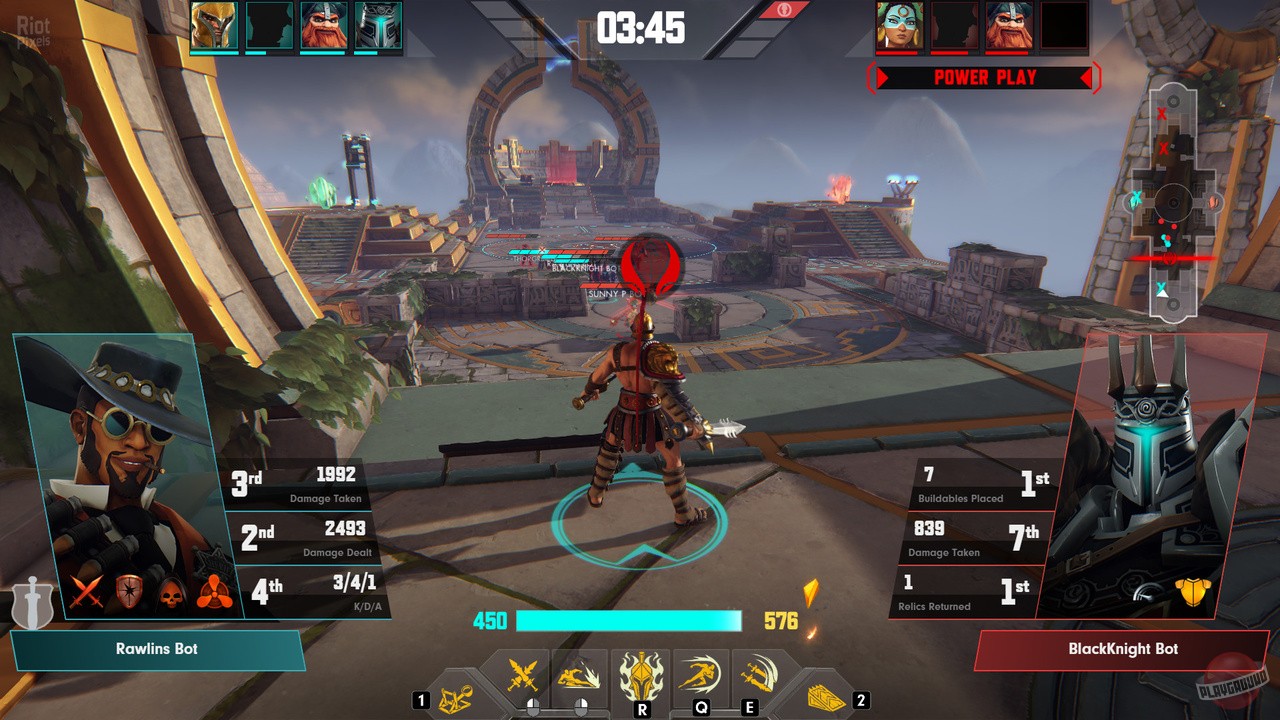Activate the sprinting dash ability
Image resolution: width=1280 pixels, height=720 pixels.
pyautogui.click(x=700, y=676)
